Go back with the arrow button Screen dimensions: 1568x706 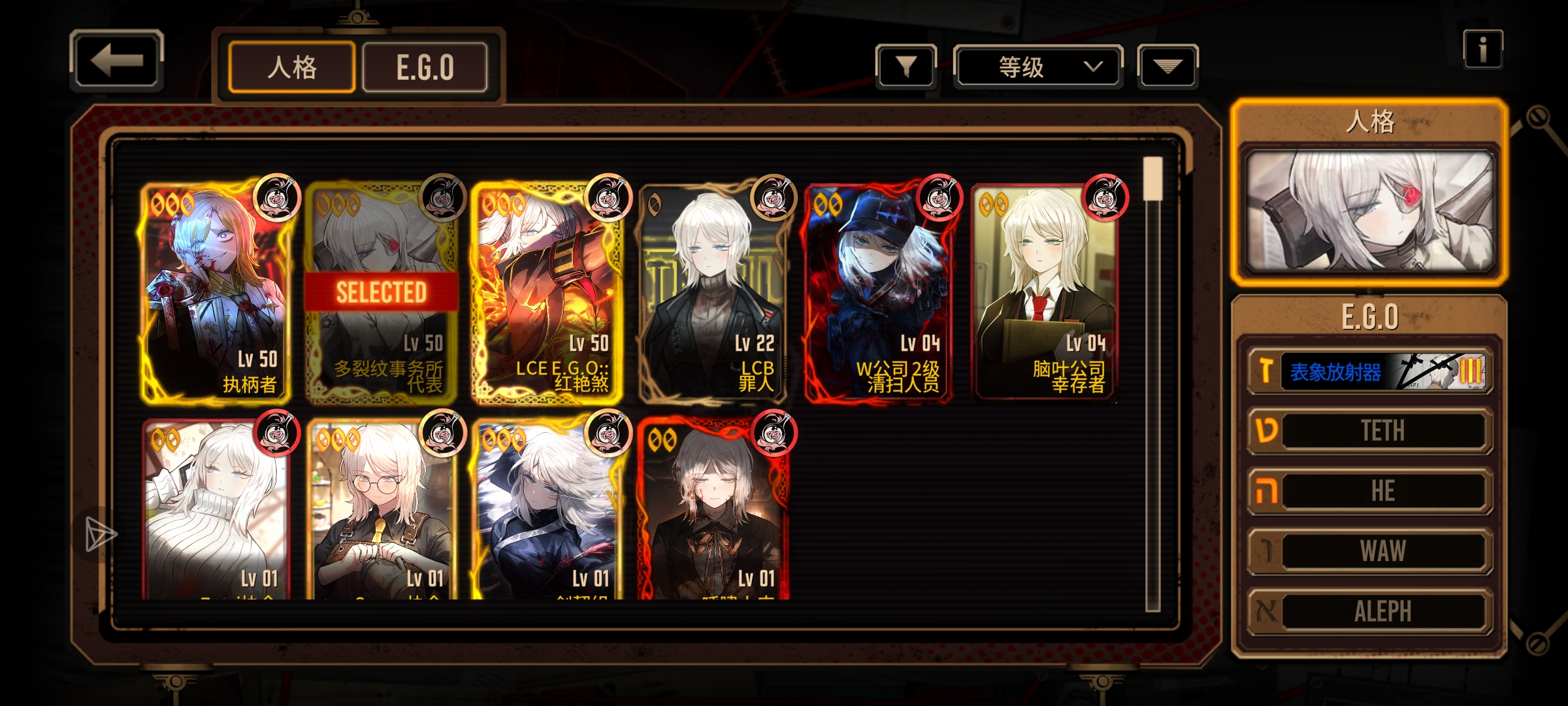[116, 61]
